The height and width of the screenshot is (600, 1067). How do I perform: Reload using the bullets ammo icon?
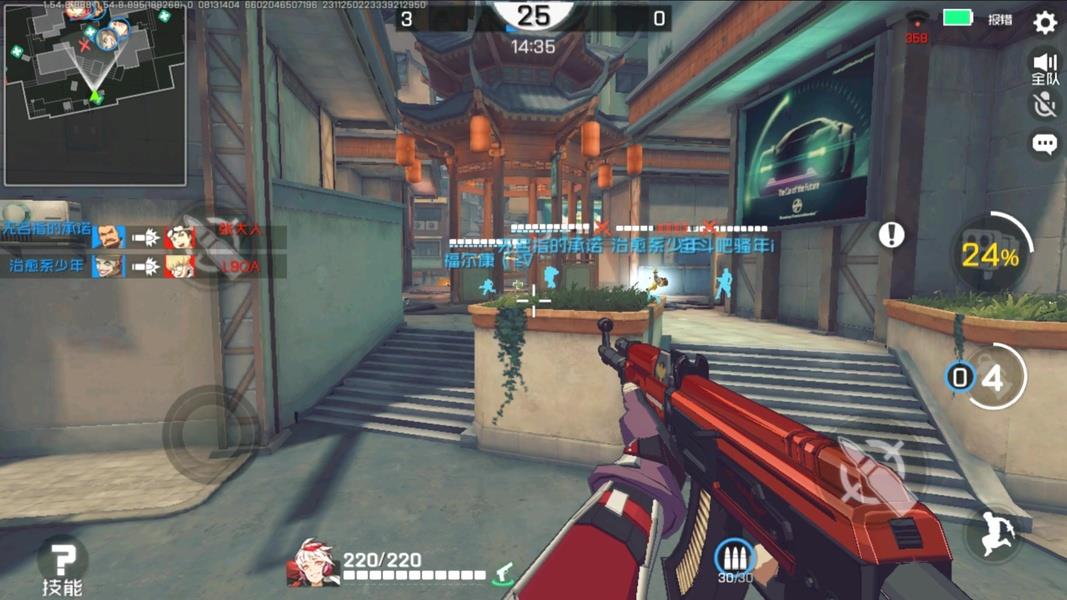(x=735, y=560)
